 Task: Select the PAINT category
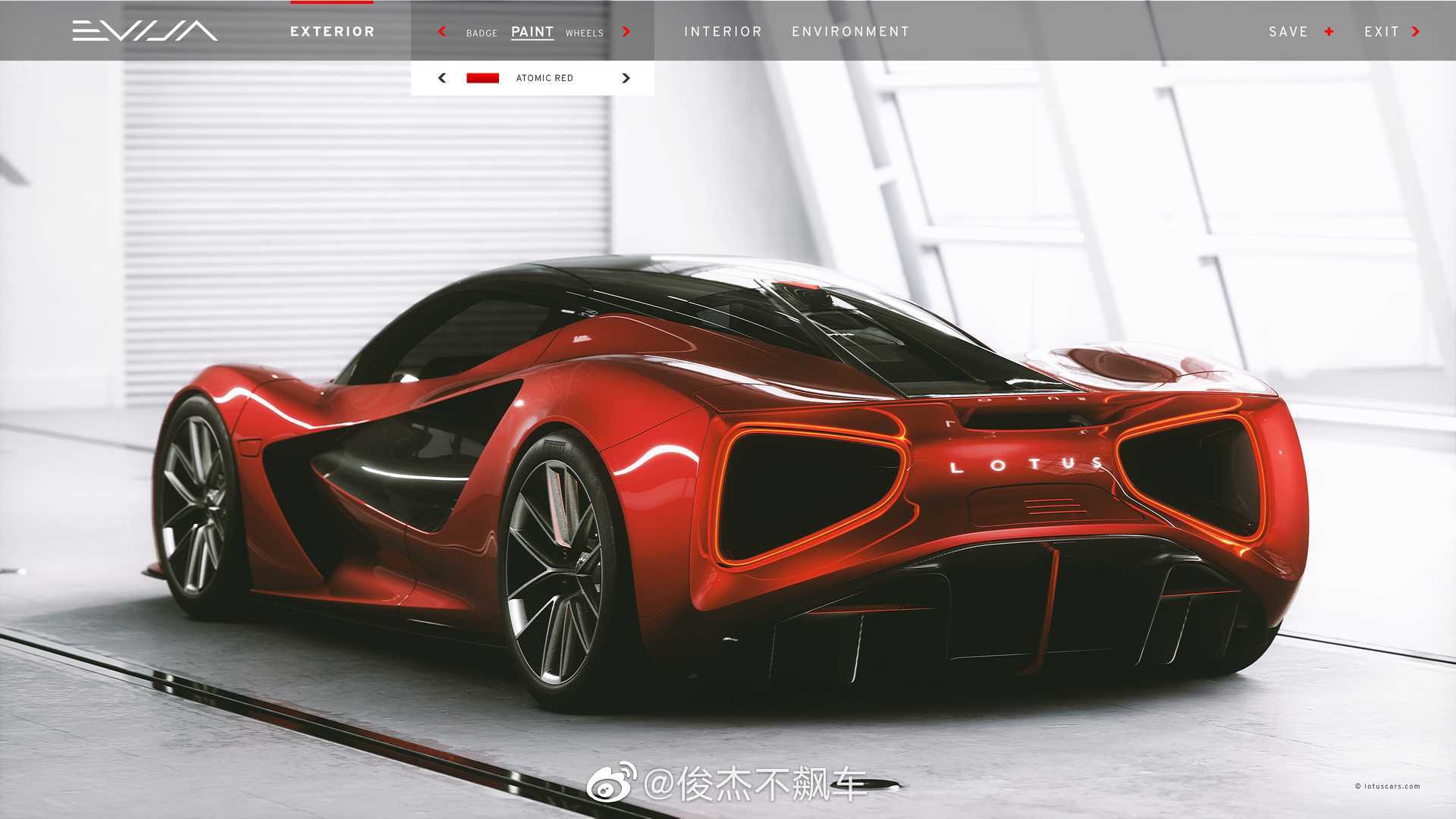click(532, 31)
